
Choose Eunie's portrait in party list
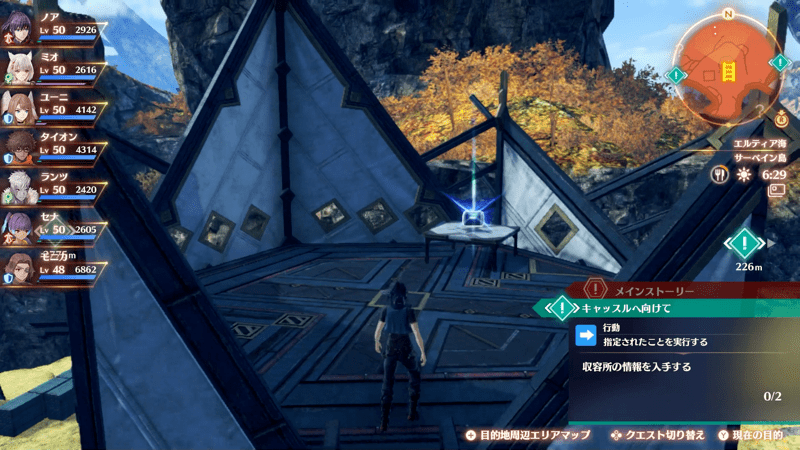point(19,107)
